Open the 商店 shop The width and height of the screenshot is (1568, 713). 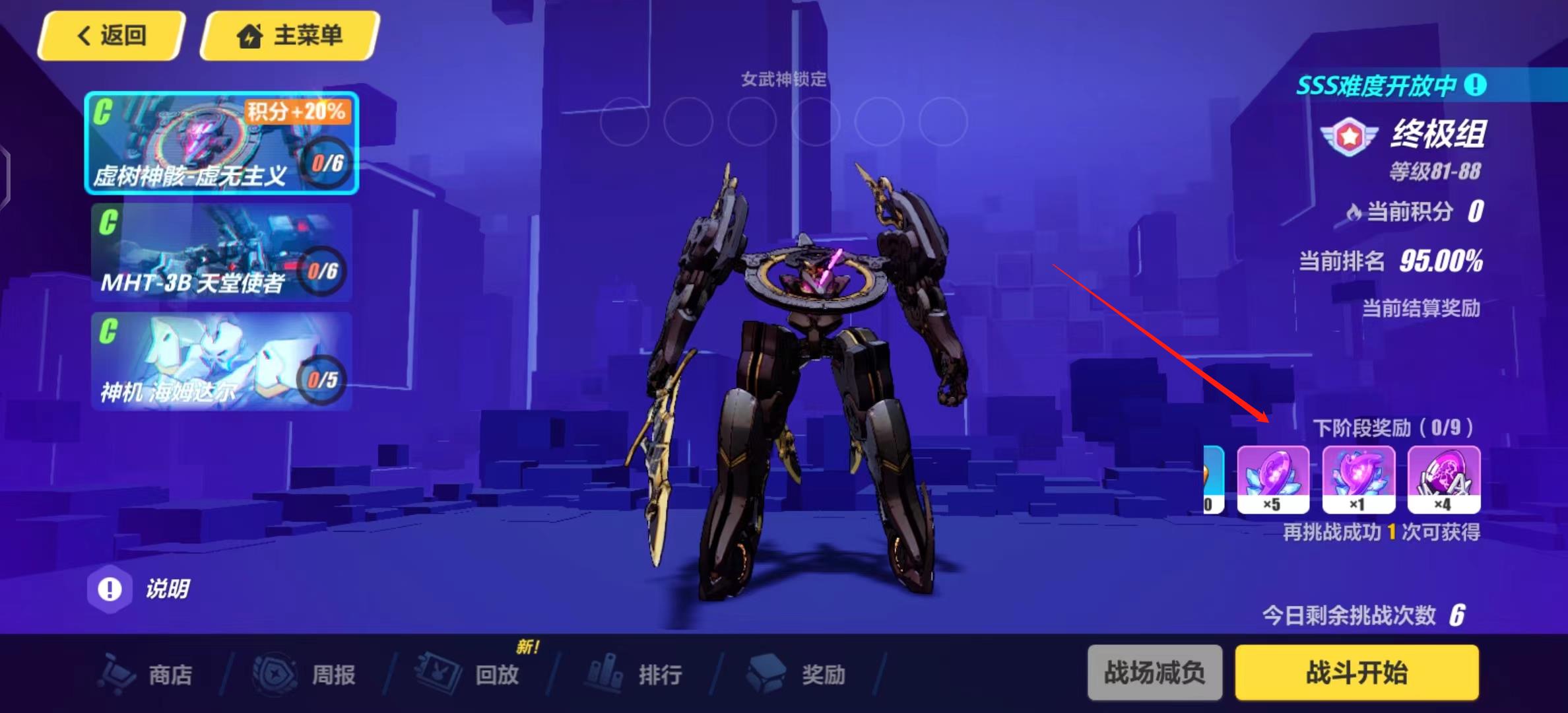pos(148,674)
